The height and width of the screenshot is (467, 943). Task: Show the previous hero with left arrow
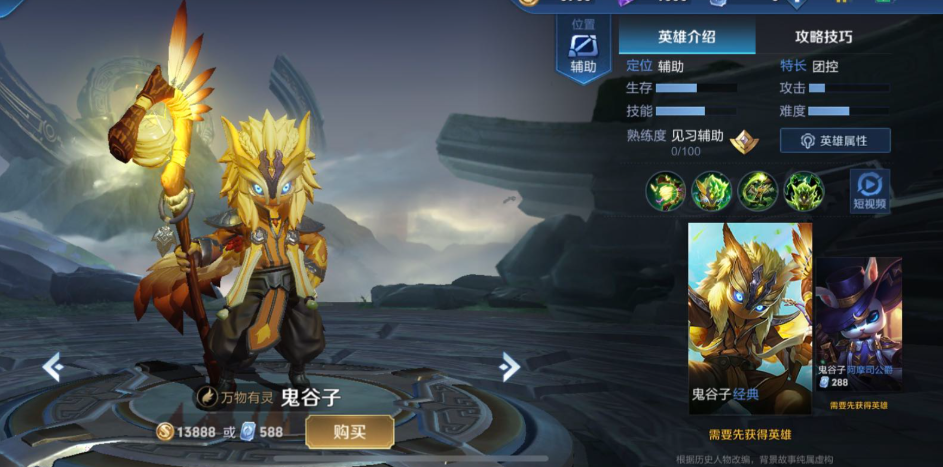pos(53,367)
